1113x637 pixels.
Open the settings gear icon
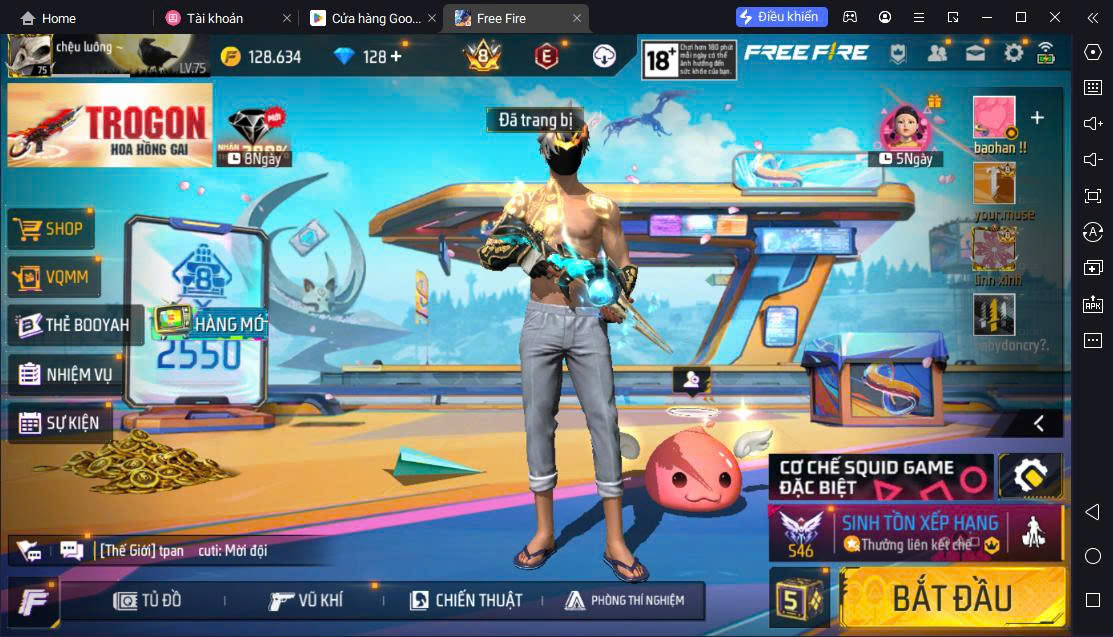(x=1013, y=53)
